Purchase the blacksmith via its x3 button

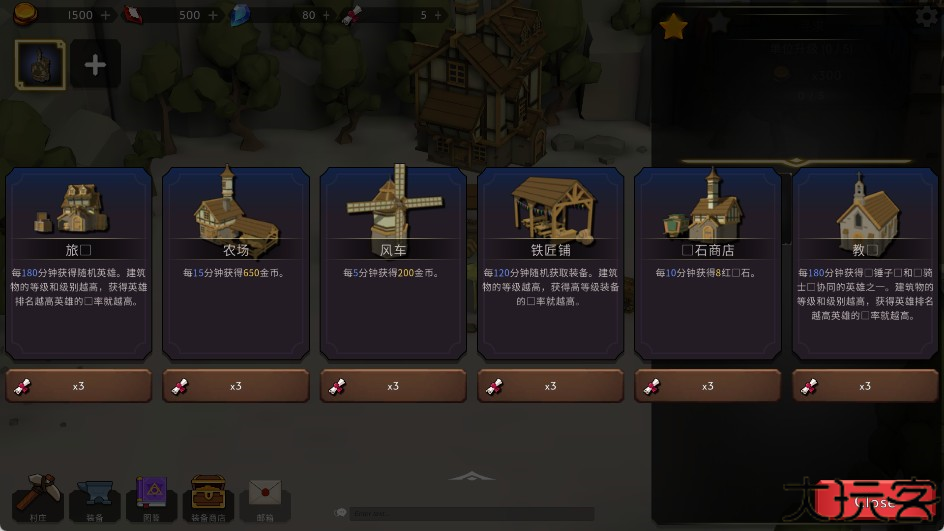[x=551, y=386]
